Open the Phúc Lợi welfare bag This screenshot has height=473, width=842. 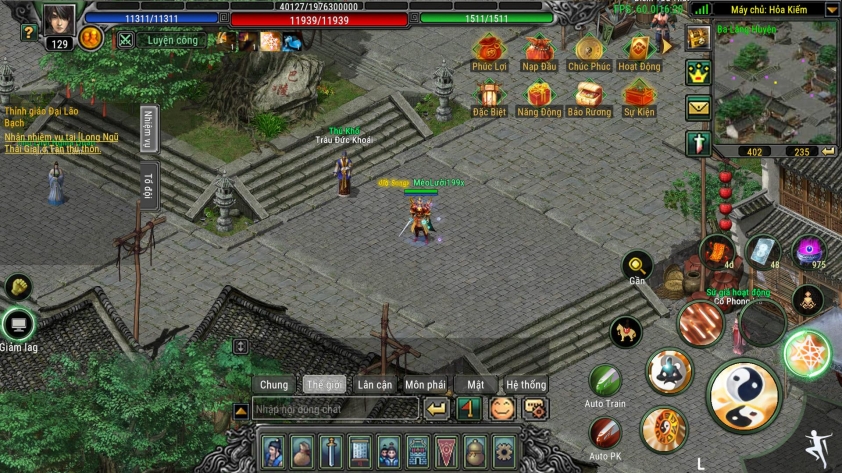click(x=487, y=48)
